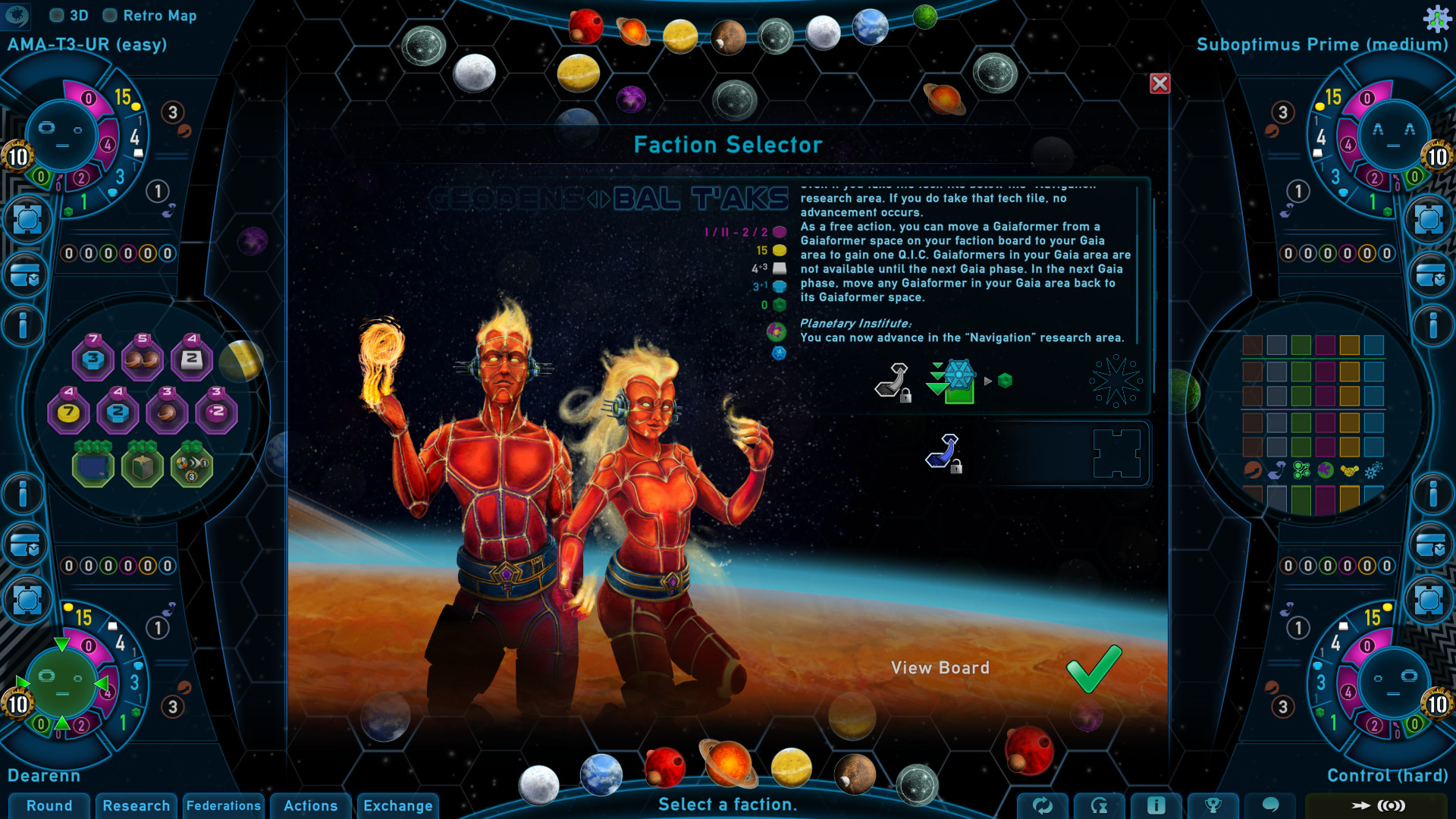Open the Federations tab

click(x=224, y=806)
